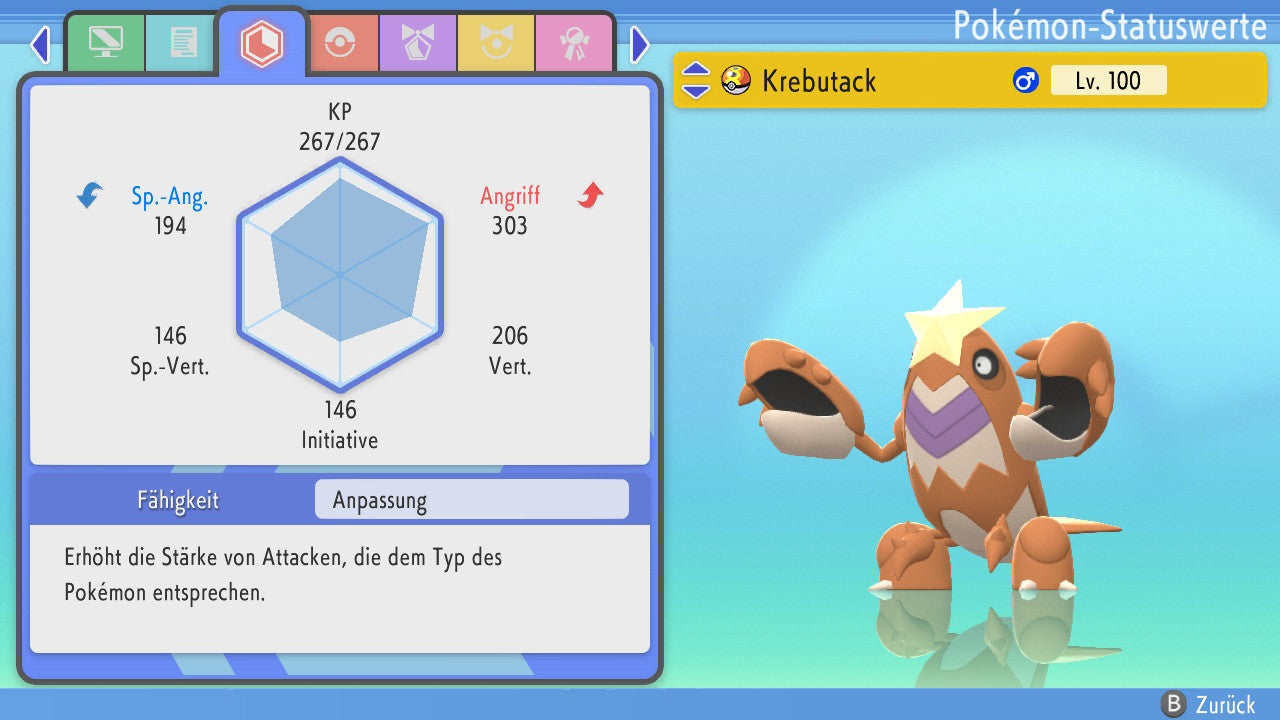Open the red Poké Ball moves tab
This screenshot has height=720, width=1280.
tap(341, 42)
